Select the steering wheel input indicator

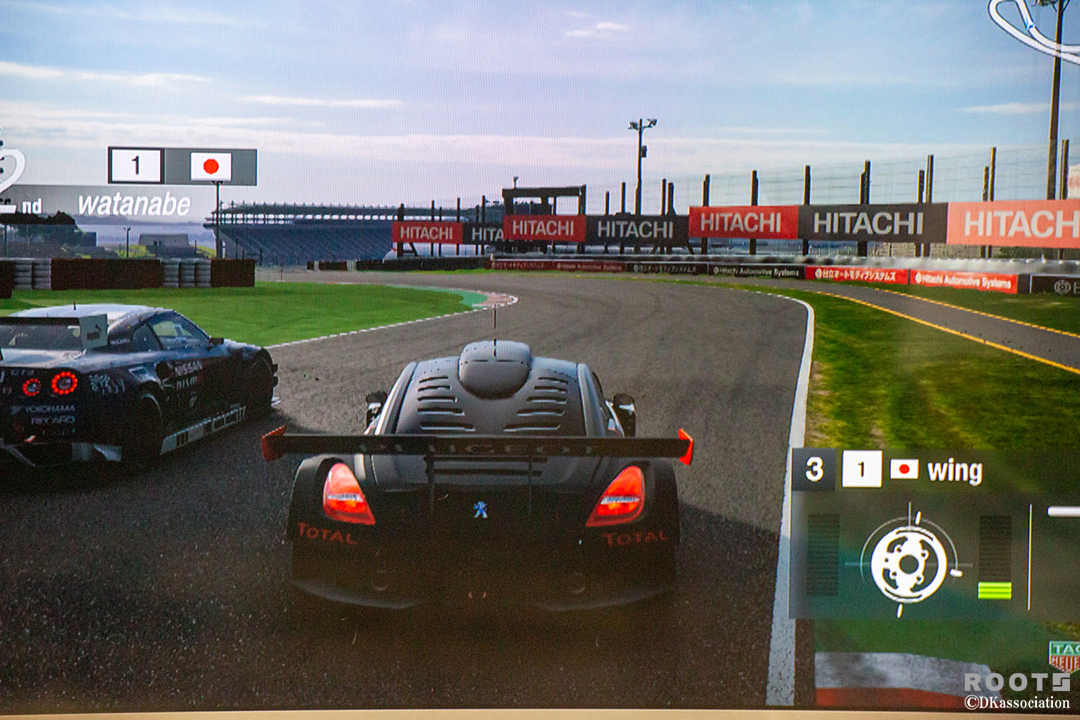(908, 563)
